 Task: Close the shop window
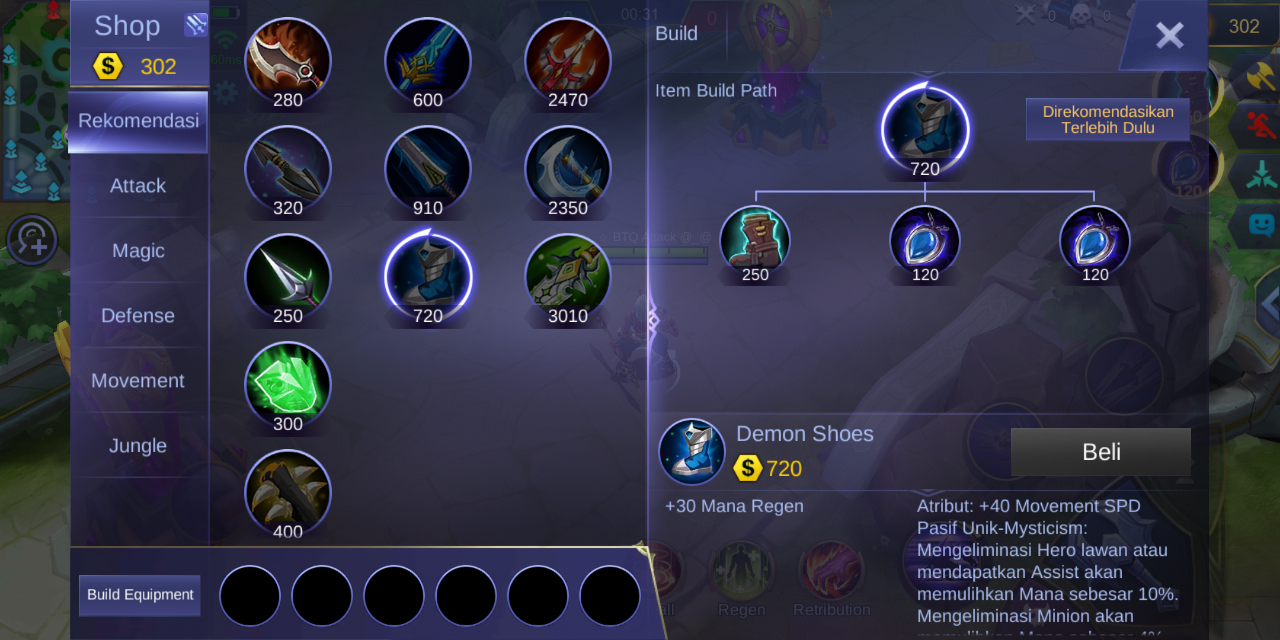click(x=1169, y=36)
